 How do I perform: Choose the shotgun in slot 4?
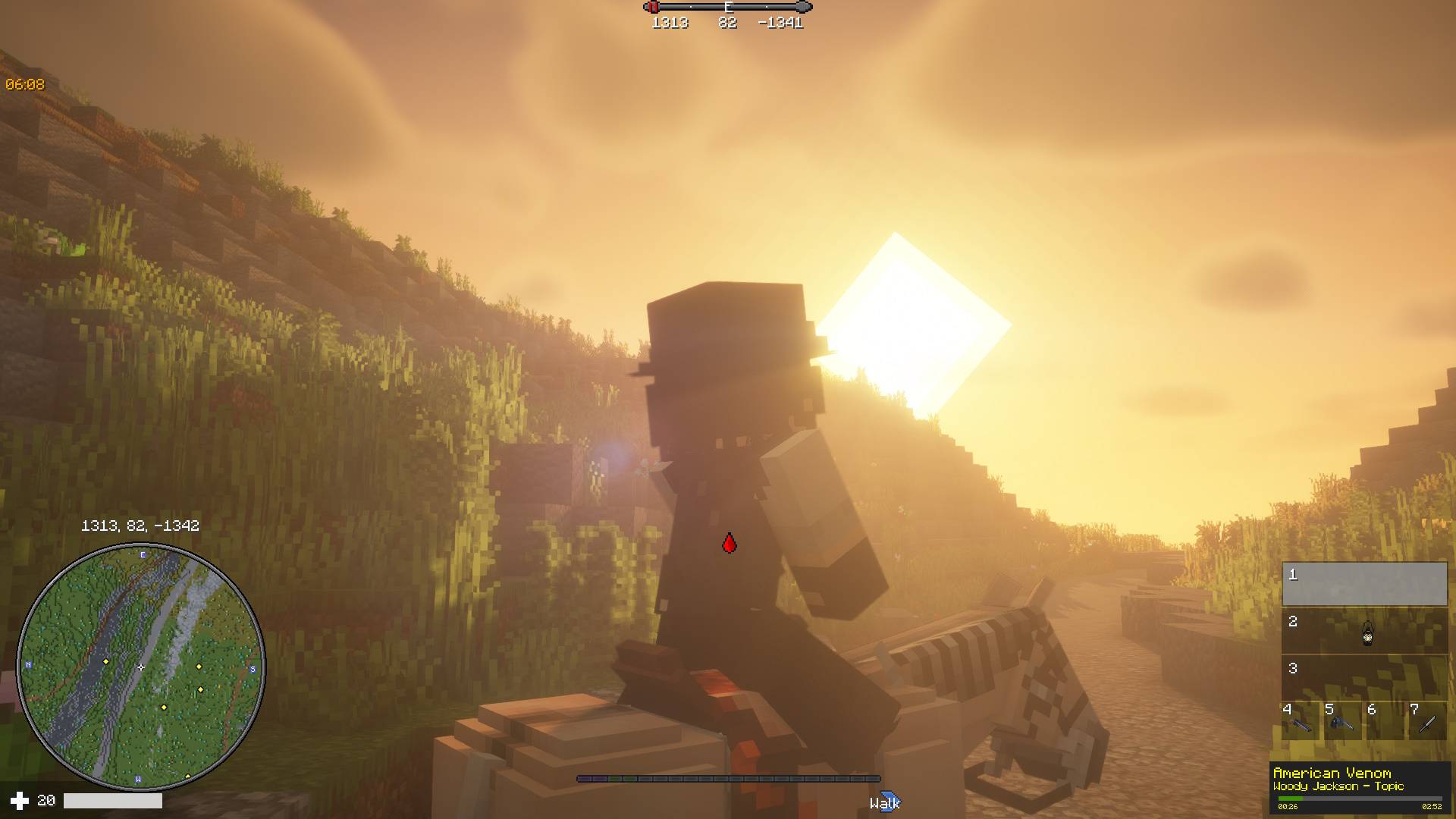1301,722
